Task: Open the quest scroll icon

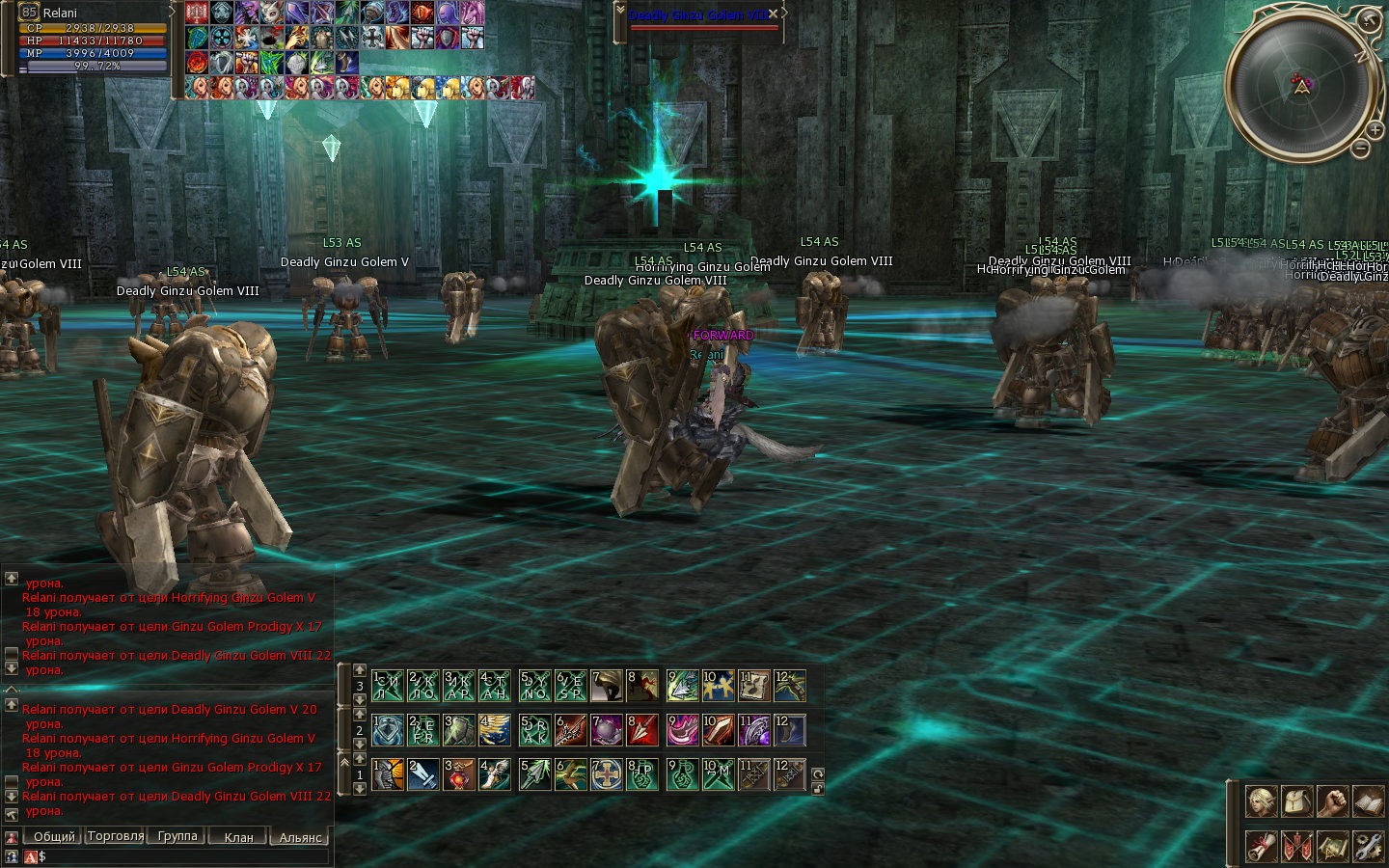Action: (1262, 846)
